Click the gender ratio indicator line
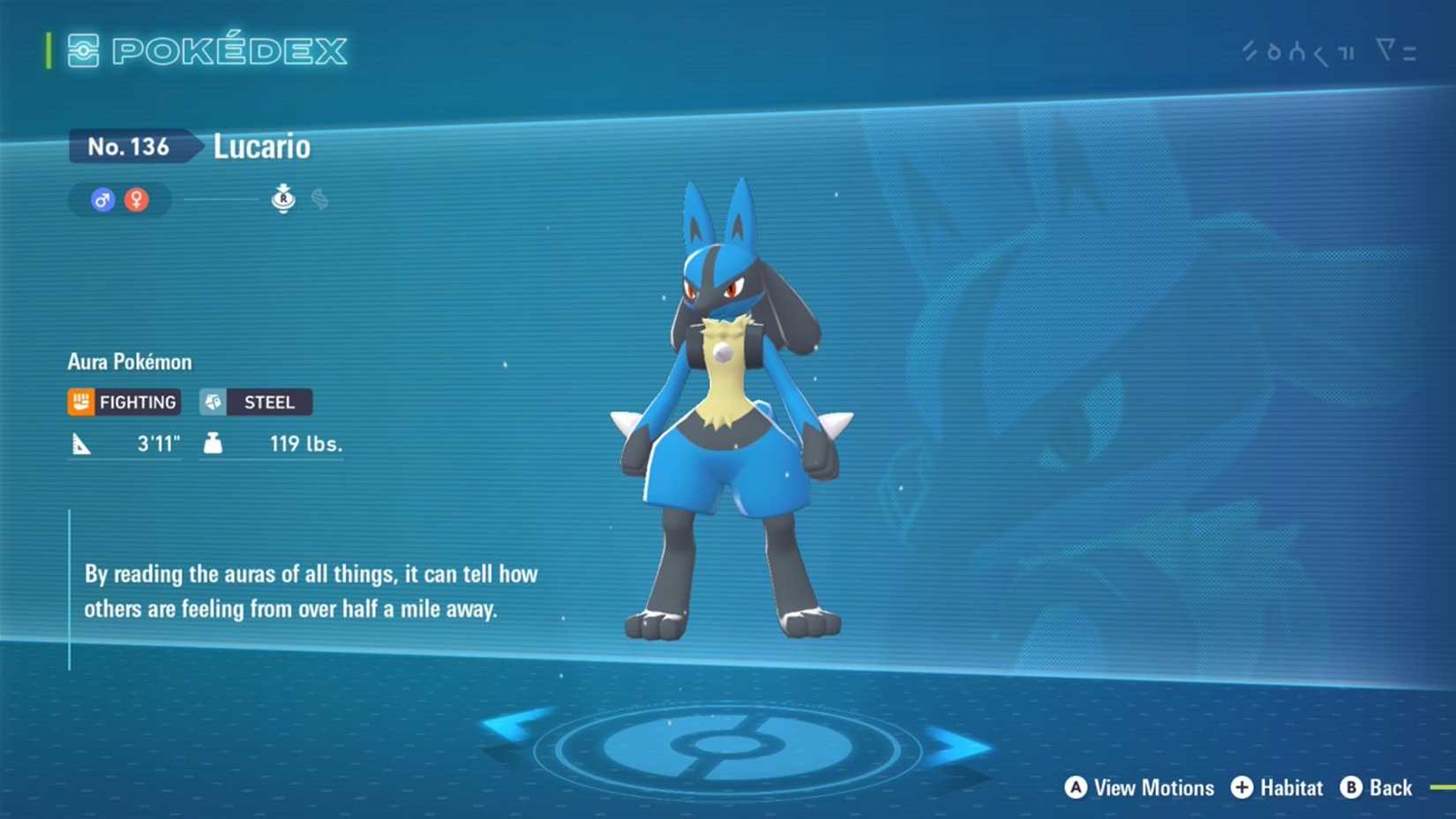The height and width of the screenshot is (819, 1456). click(219, 199)
